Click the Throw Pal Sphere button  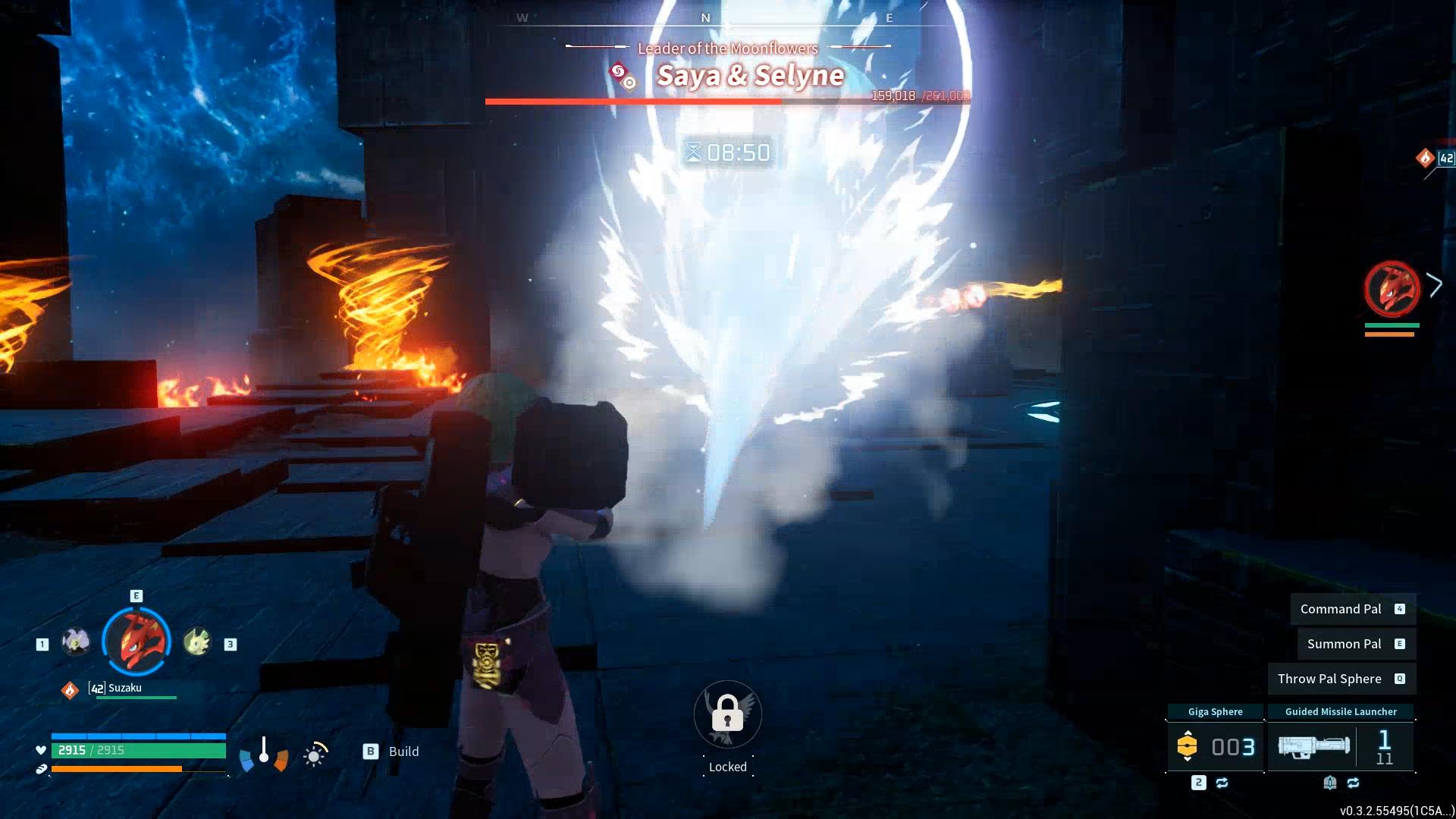tap(1341, 678)
